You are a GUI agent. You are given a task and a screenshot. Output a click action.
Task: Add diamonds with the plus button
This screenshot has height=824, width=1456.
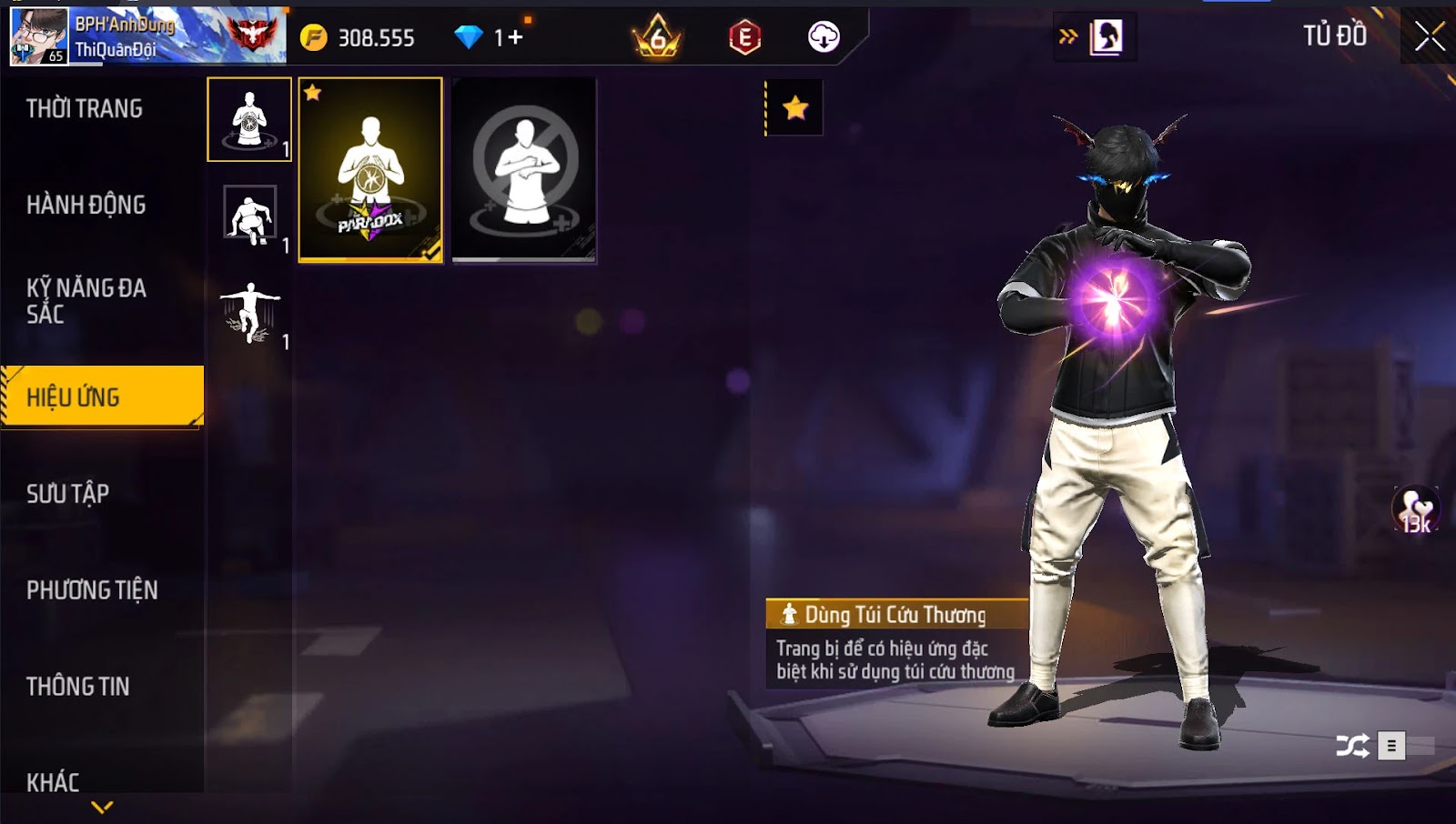516,37
